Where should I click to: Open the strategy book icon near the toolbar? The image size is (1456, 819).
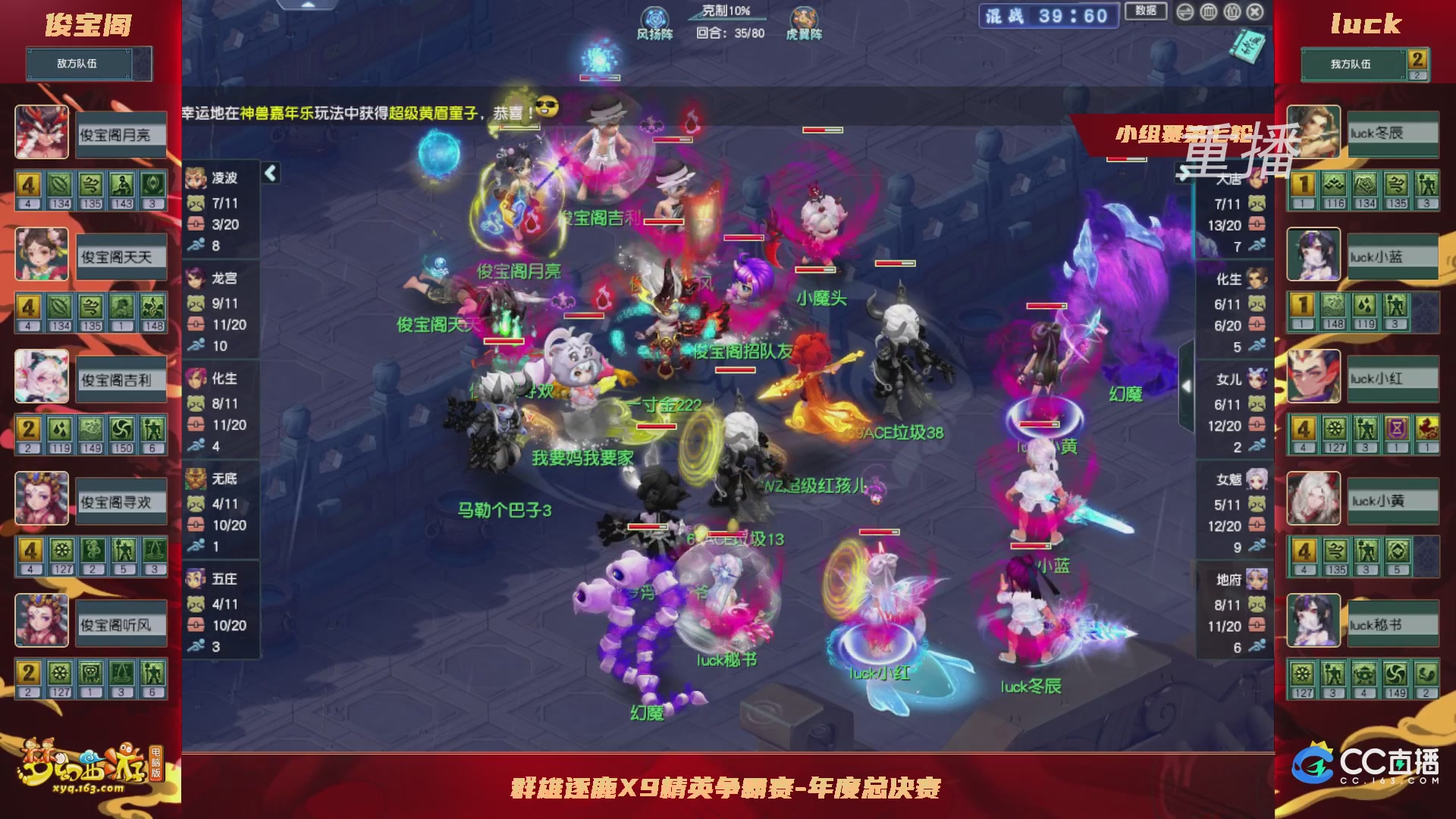pyautogui.click(x=1247, y=45)
